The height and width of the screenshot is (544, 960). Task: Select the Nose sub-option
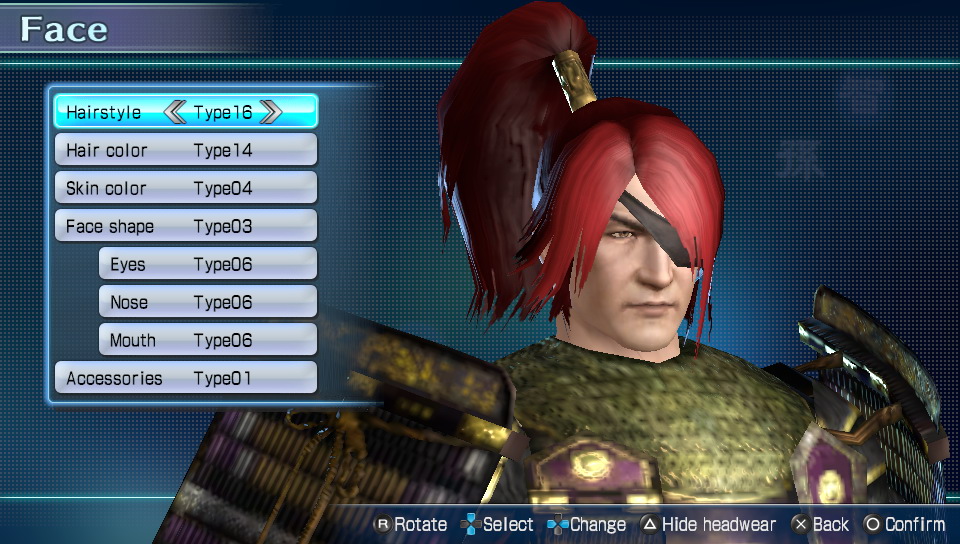point(207,302)
